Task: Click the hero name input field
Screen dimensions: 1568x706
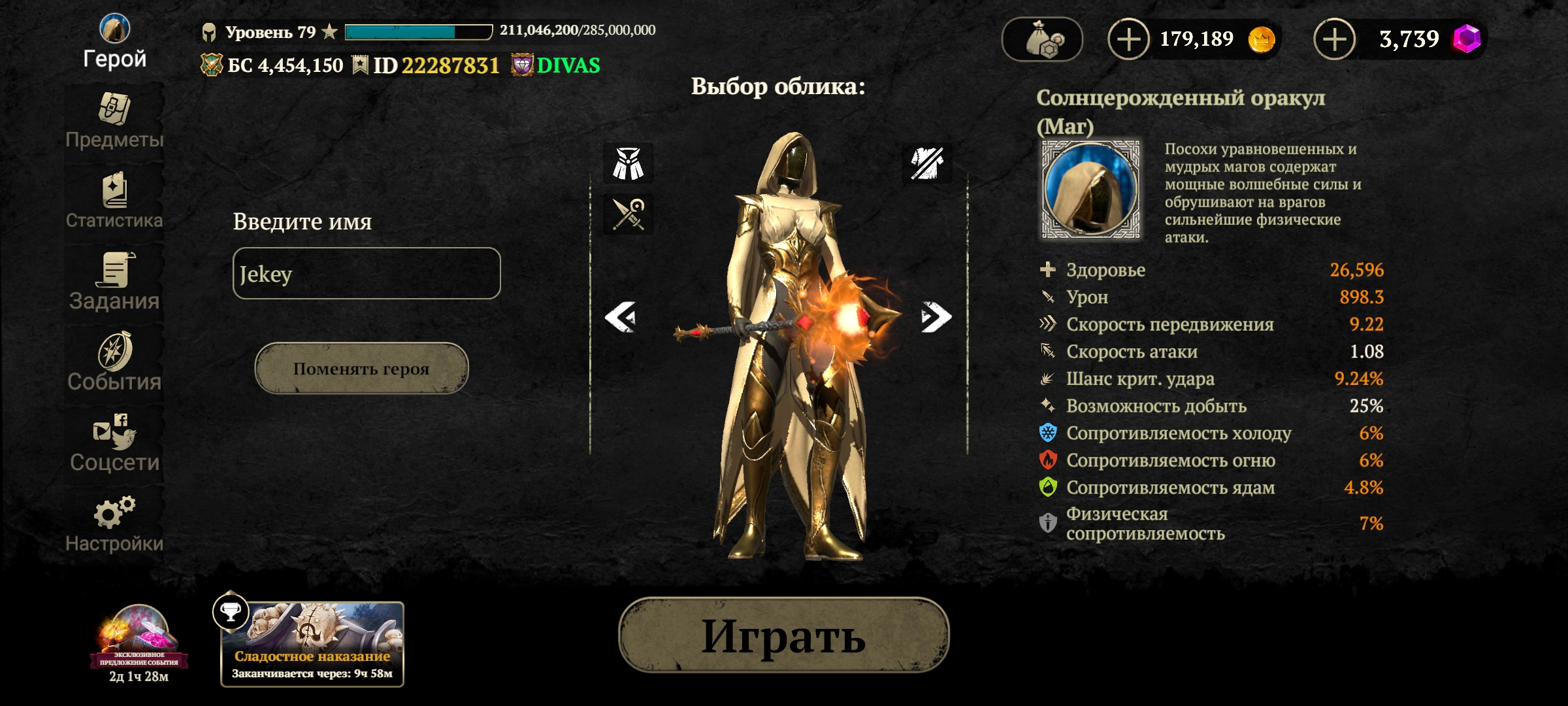Action: 367,273
